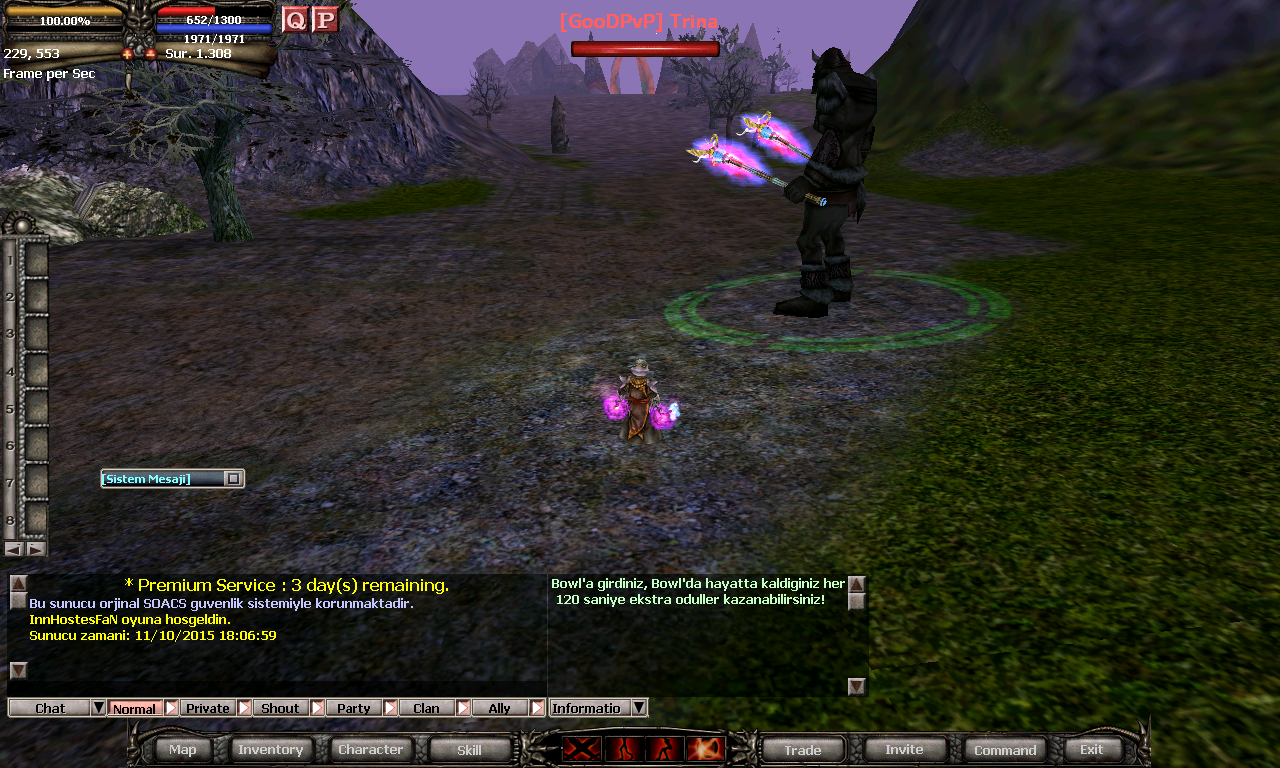Screen dimensions: 1280x768
Task: Click the red plus button under status bars
Action: pos(128,54)
